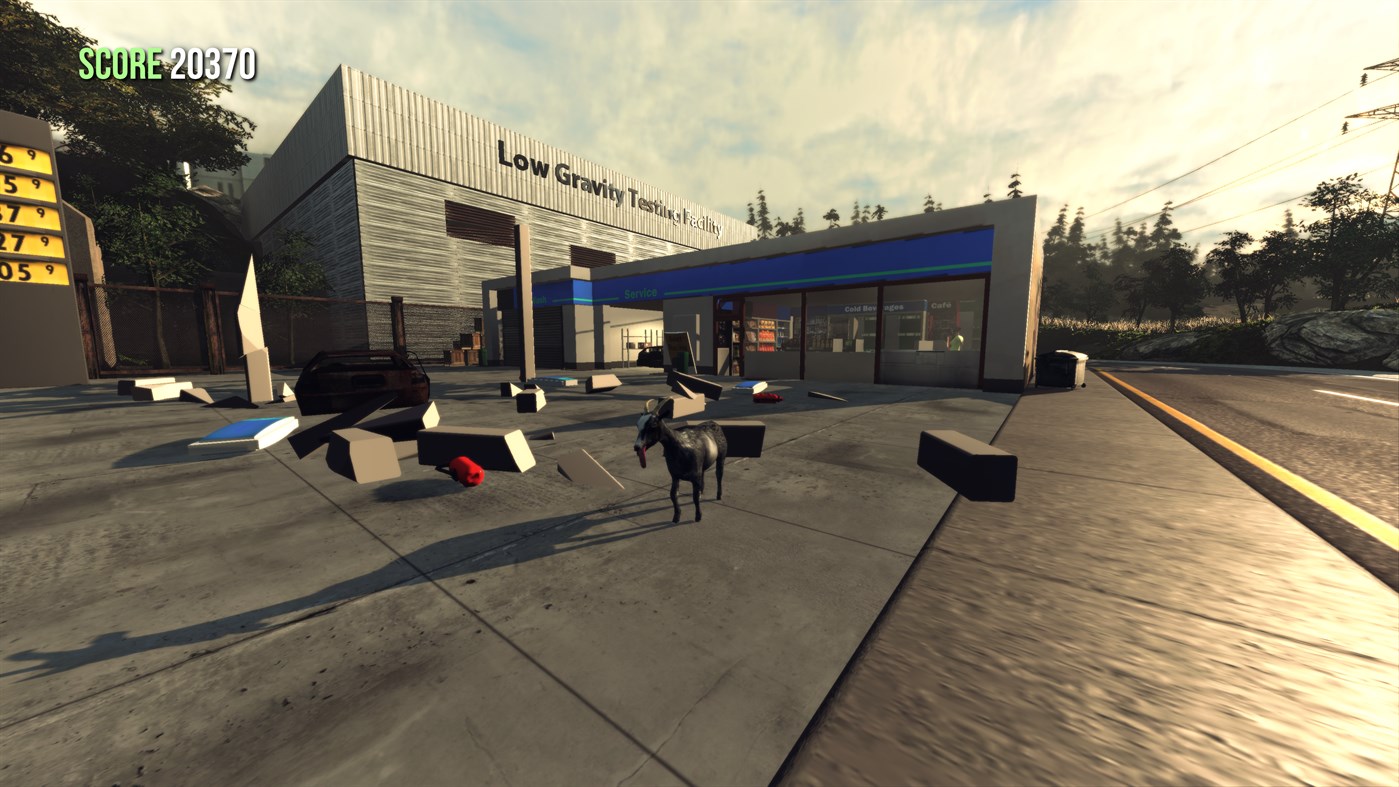Image resolution: width=1399 pixels, height=787 pixels.
Task: Select the red fuel canister near the blocks
Action: (x=465, y=472)
